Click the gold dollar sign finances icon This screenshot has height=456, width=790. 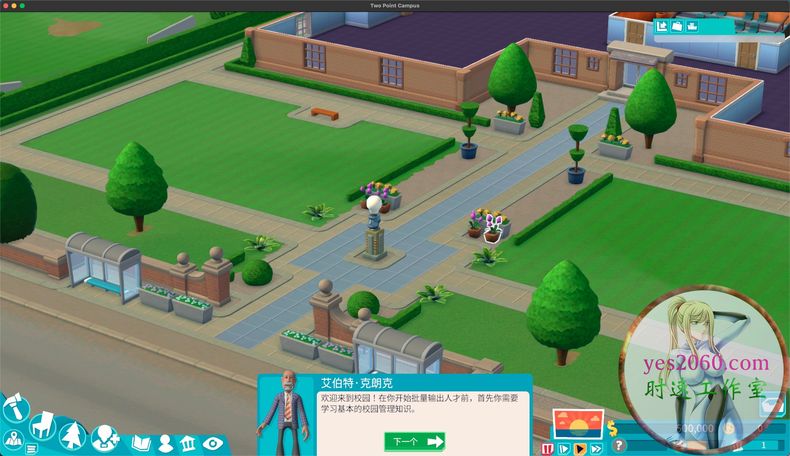click(615, 428)
